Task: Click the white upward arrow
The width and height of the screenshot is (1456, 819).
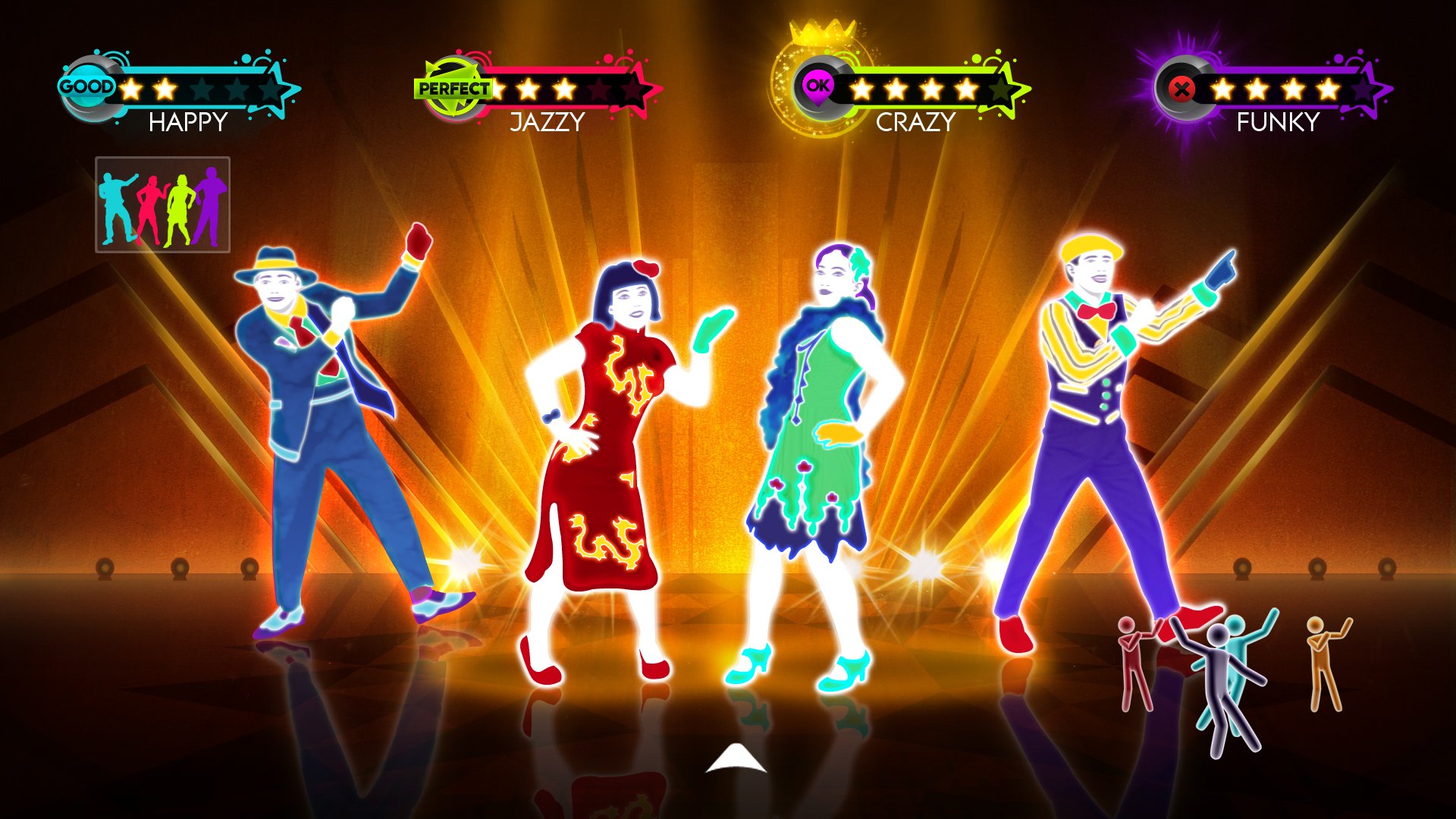Action: 736,759
